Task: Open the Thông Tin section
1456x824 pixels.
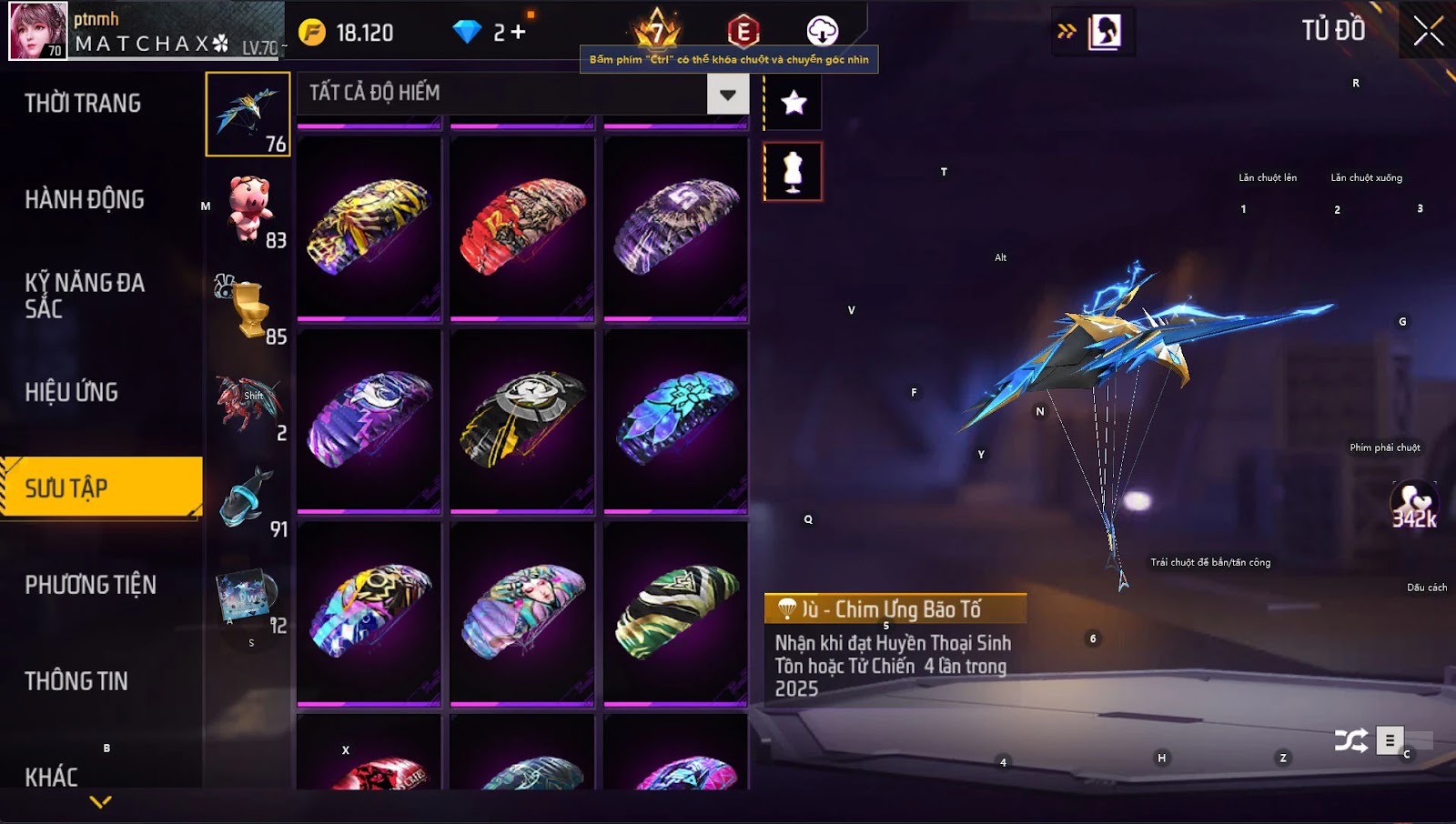Action: coord(76,681)
